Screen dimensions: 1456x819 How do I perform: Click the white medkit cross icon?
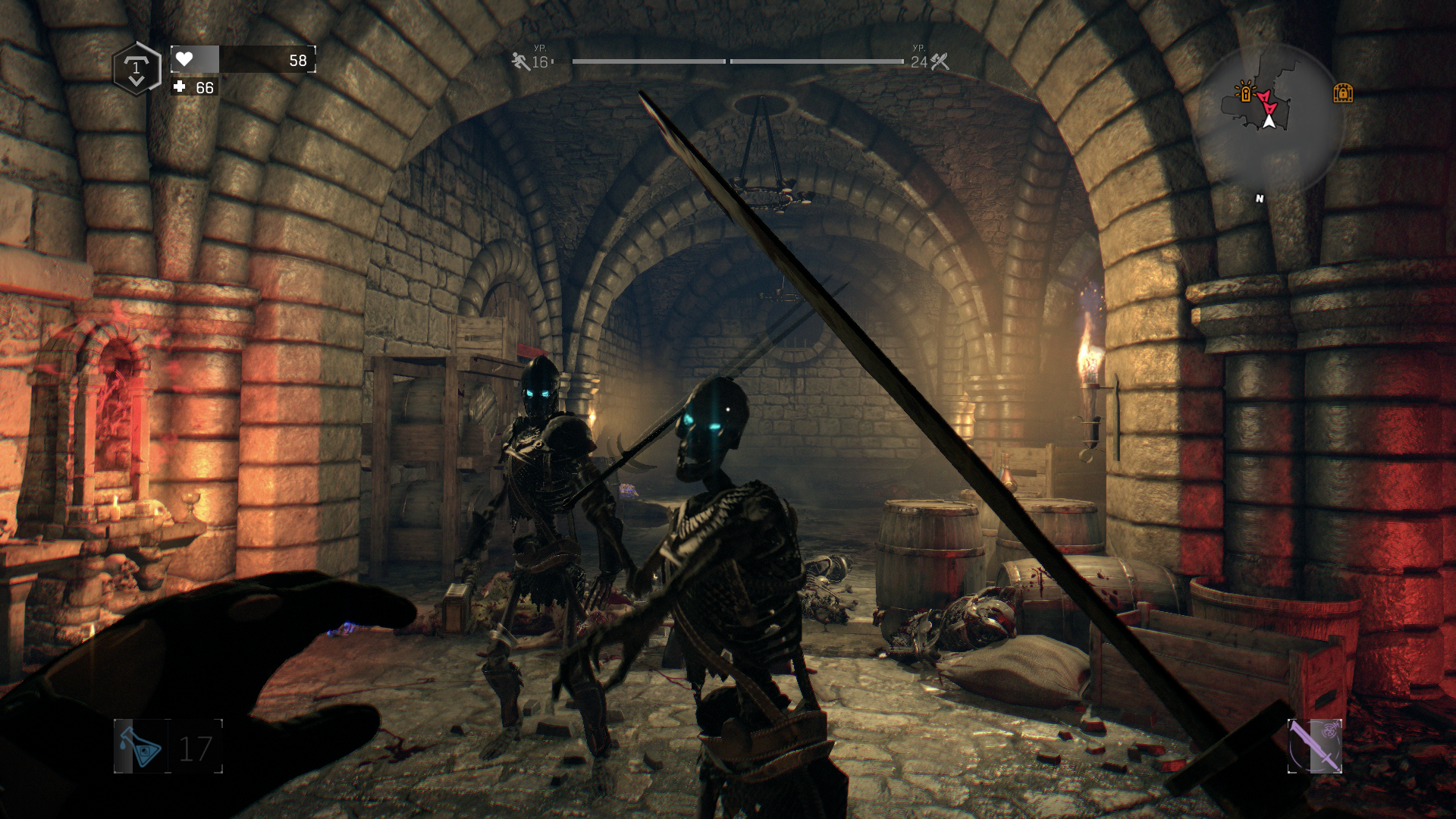[x=180, y=87]
